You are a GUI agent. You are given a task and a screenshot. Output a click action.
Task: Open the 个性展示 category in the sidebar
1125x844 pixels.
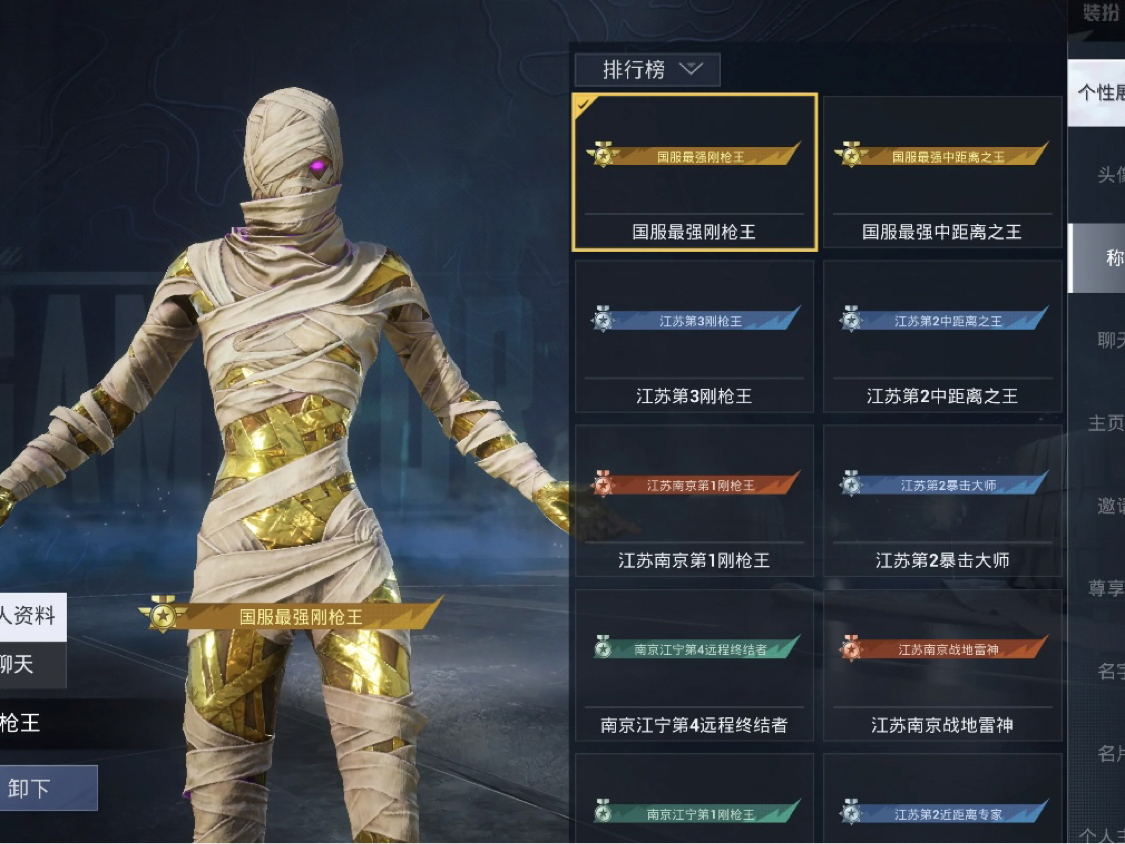[1098, 93]
